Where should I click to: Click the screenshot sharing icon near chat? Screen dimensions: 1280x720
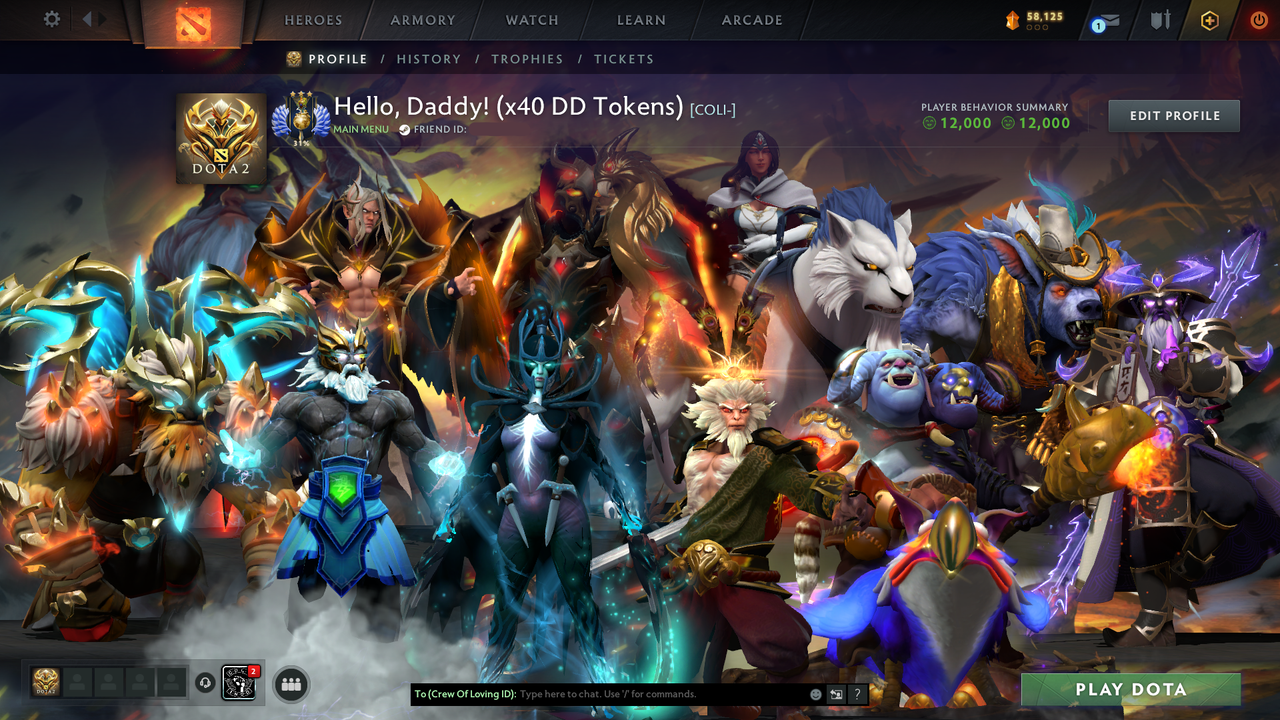(836, 693)
